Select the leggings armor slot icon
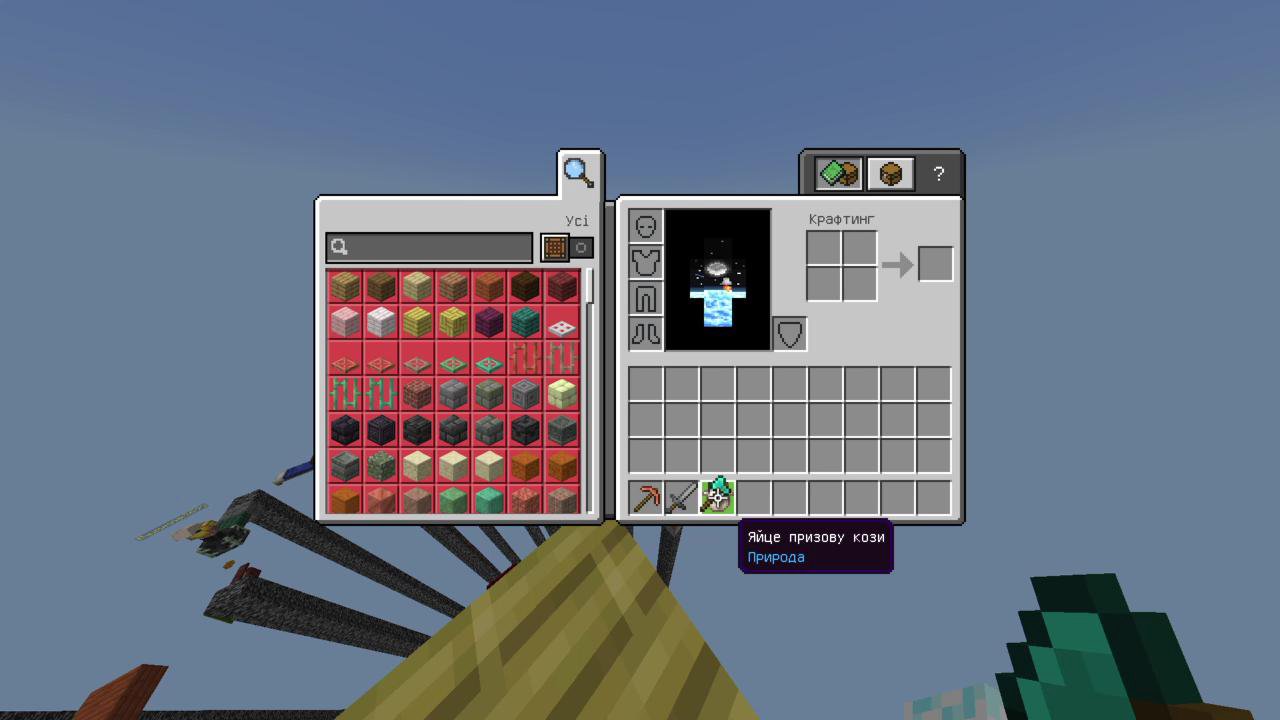Viewport: 1280px width, 720px height. click(645, 298)
